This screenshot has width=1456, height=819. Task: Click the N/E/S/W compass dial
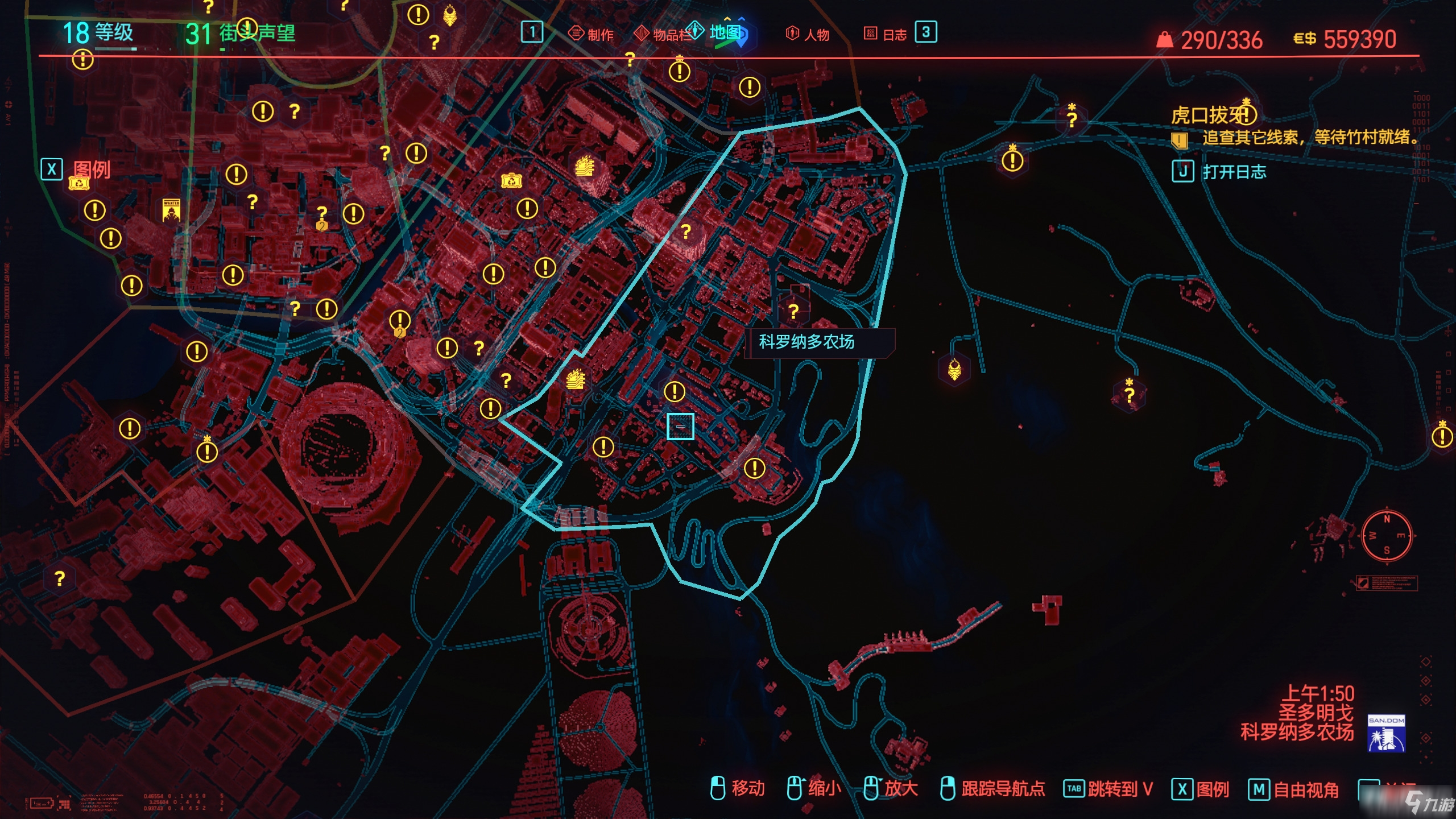point(1386,536)
